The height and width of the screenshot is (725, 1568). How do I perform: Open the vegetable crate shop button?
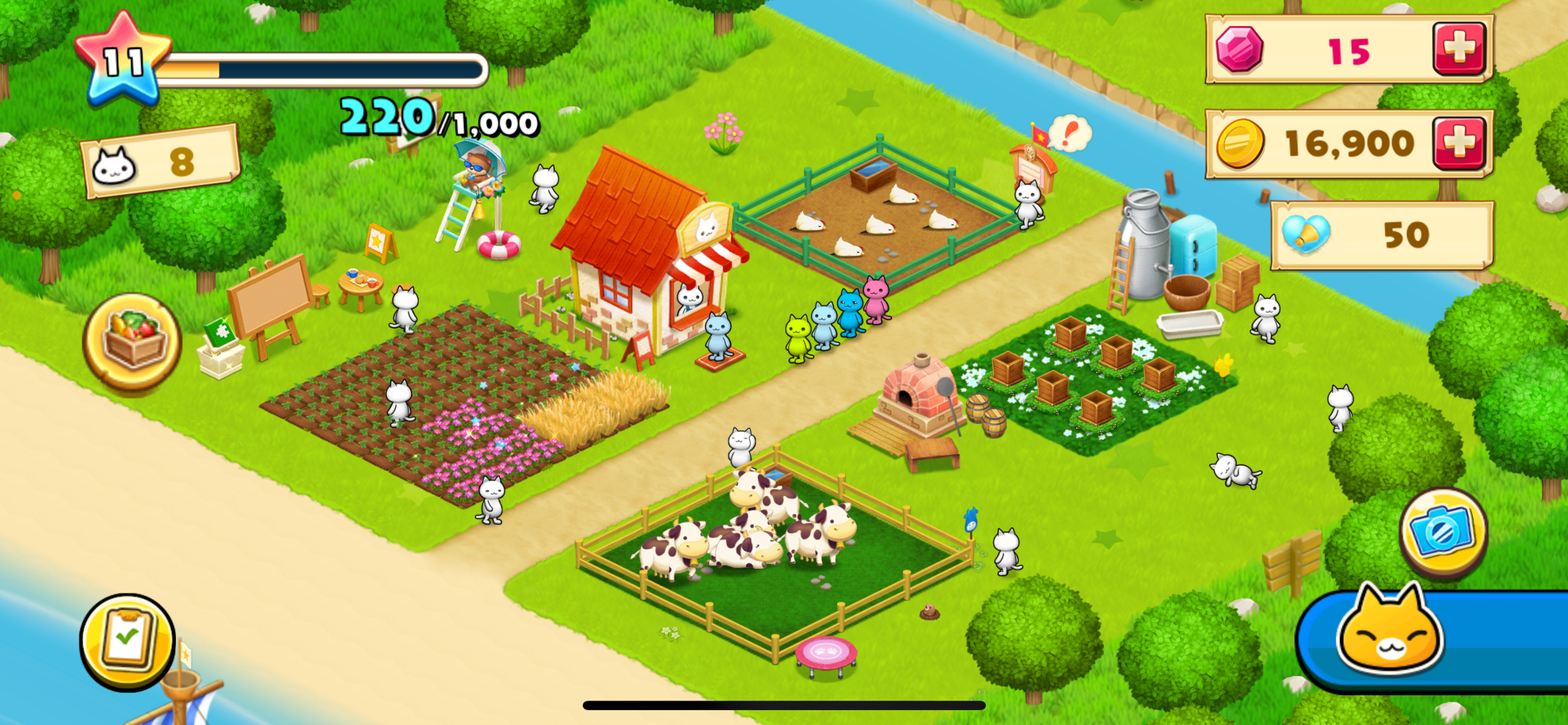coord(132,341)
